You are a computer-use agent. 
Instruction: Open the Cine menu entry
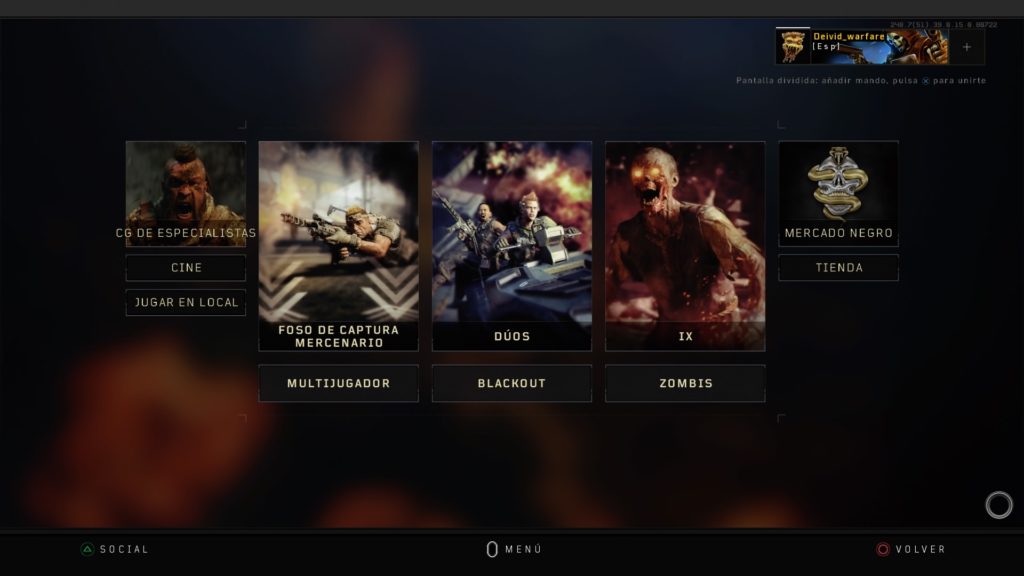coord(186,268)
